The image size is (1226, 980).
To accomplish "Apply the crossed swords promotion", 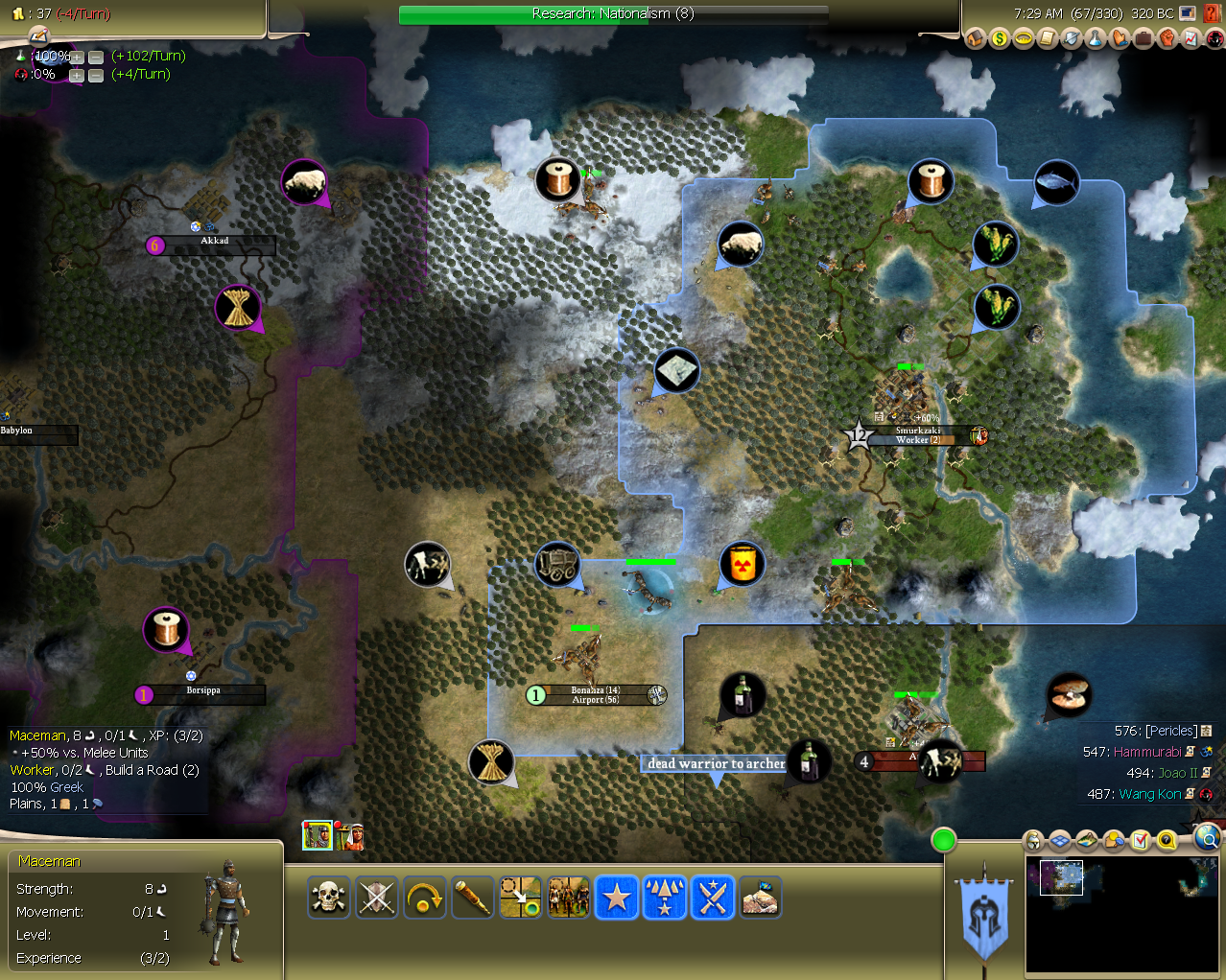I will [x=712, y=898].
